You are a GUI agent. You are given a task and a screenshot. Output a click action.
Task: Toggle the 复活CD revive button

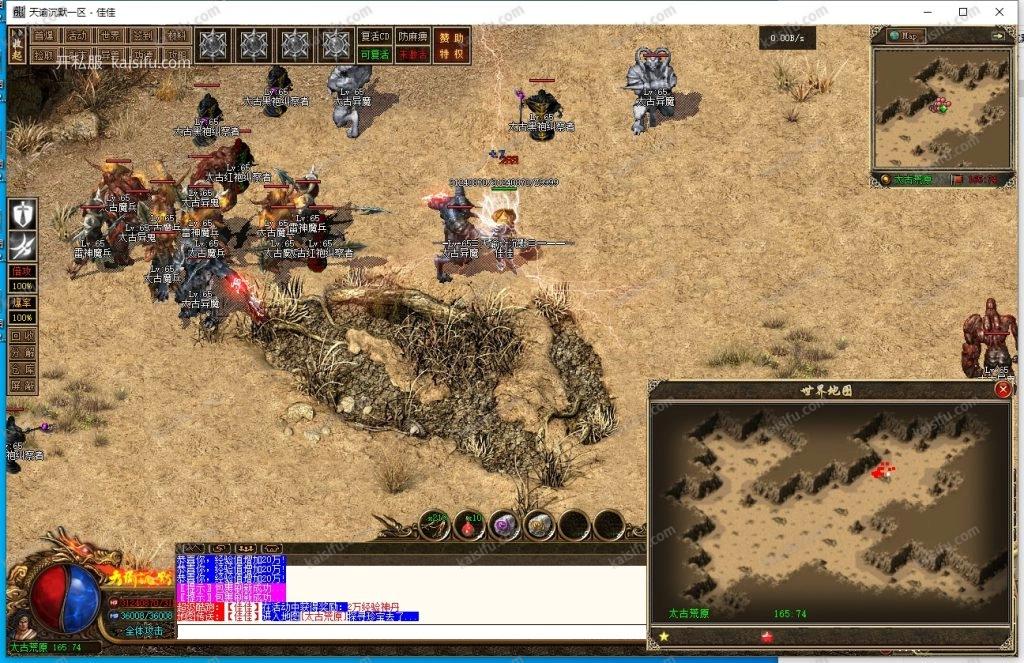click(x=374, y=35)
